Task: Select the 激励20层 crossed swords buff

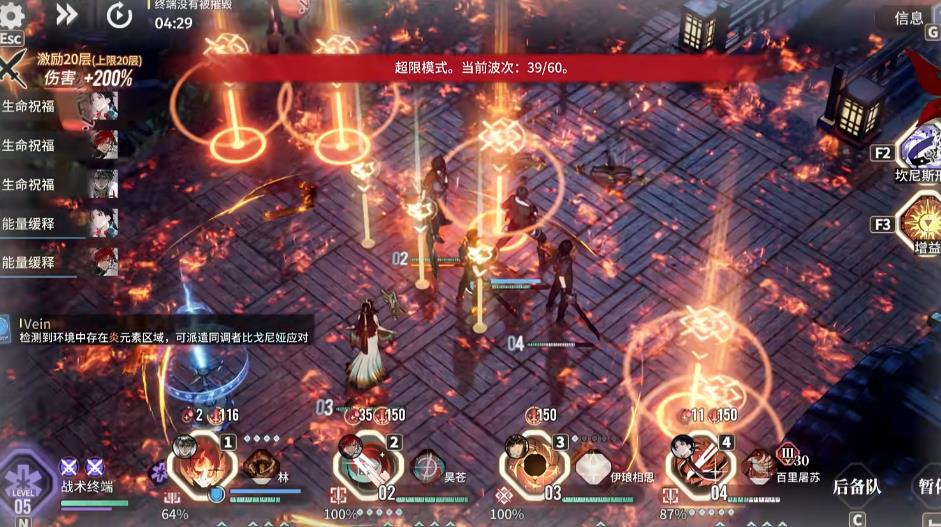Action: pos(15,70)
